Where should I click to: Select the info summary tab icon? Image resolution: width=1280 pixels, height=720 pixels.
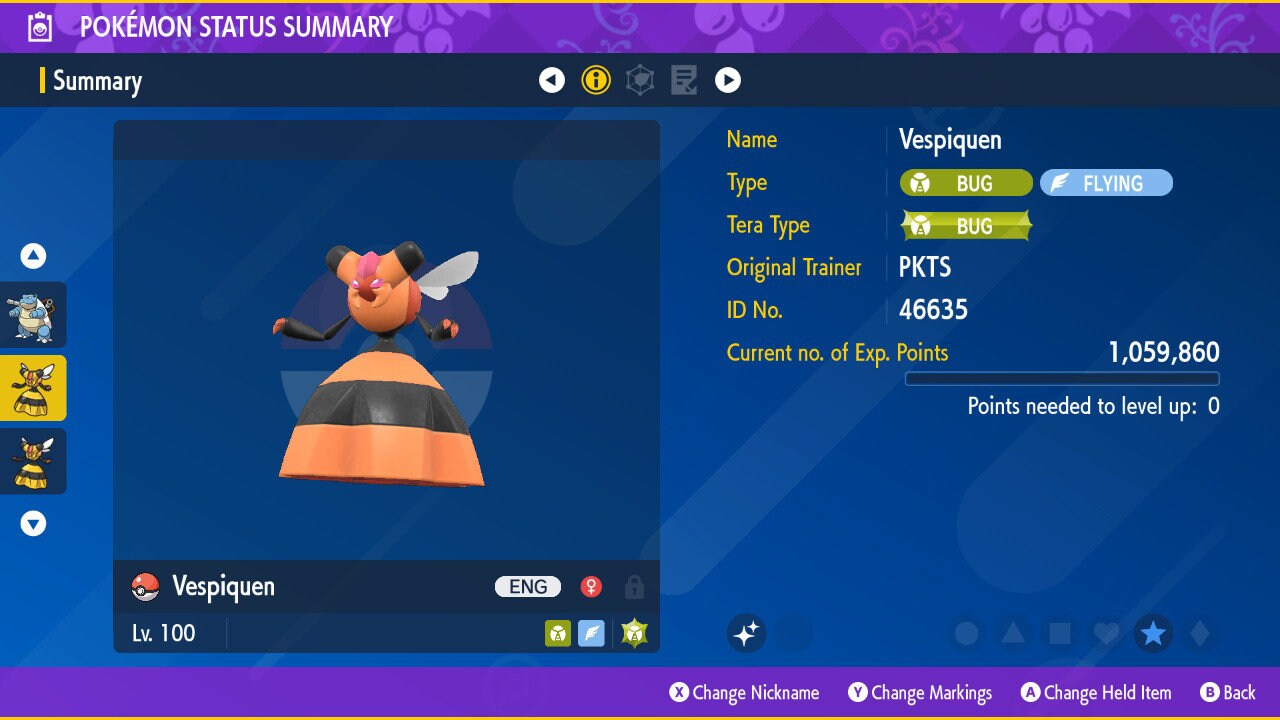tap(596, 81)
